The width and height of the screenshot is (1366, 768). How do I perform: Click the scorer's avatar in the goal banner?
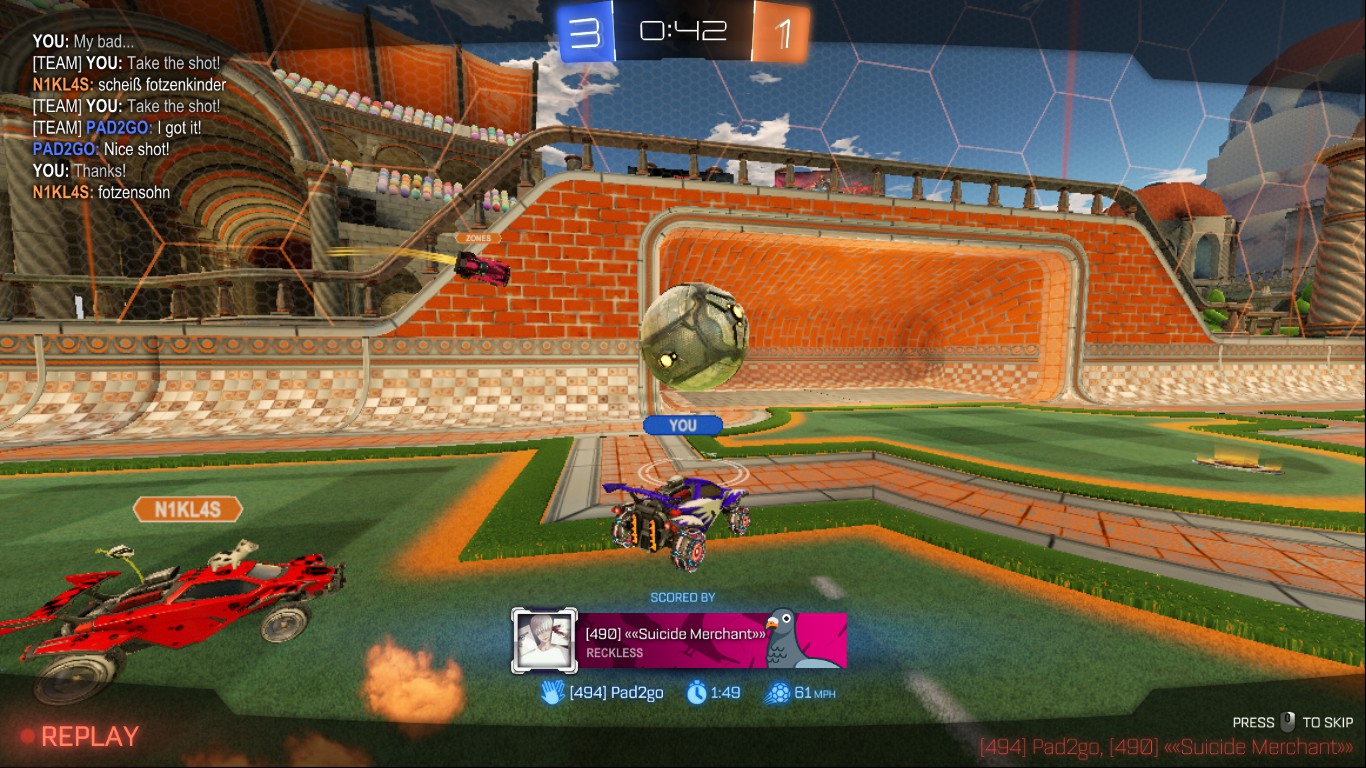pos(544,641)
